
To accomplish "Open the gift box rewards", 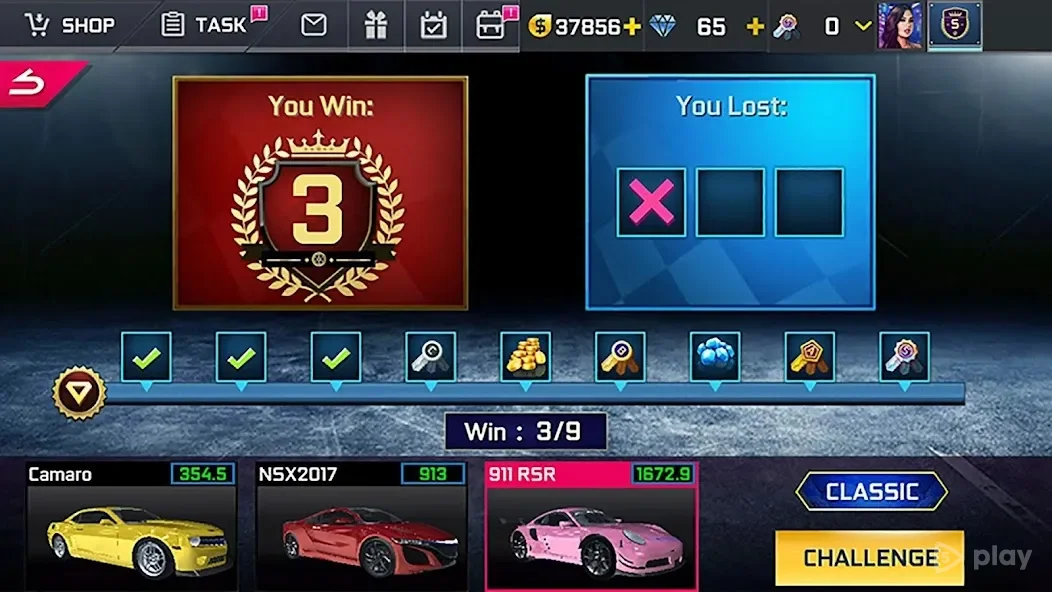I will tap(375, 25).
